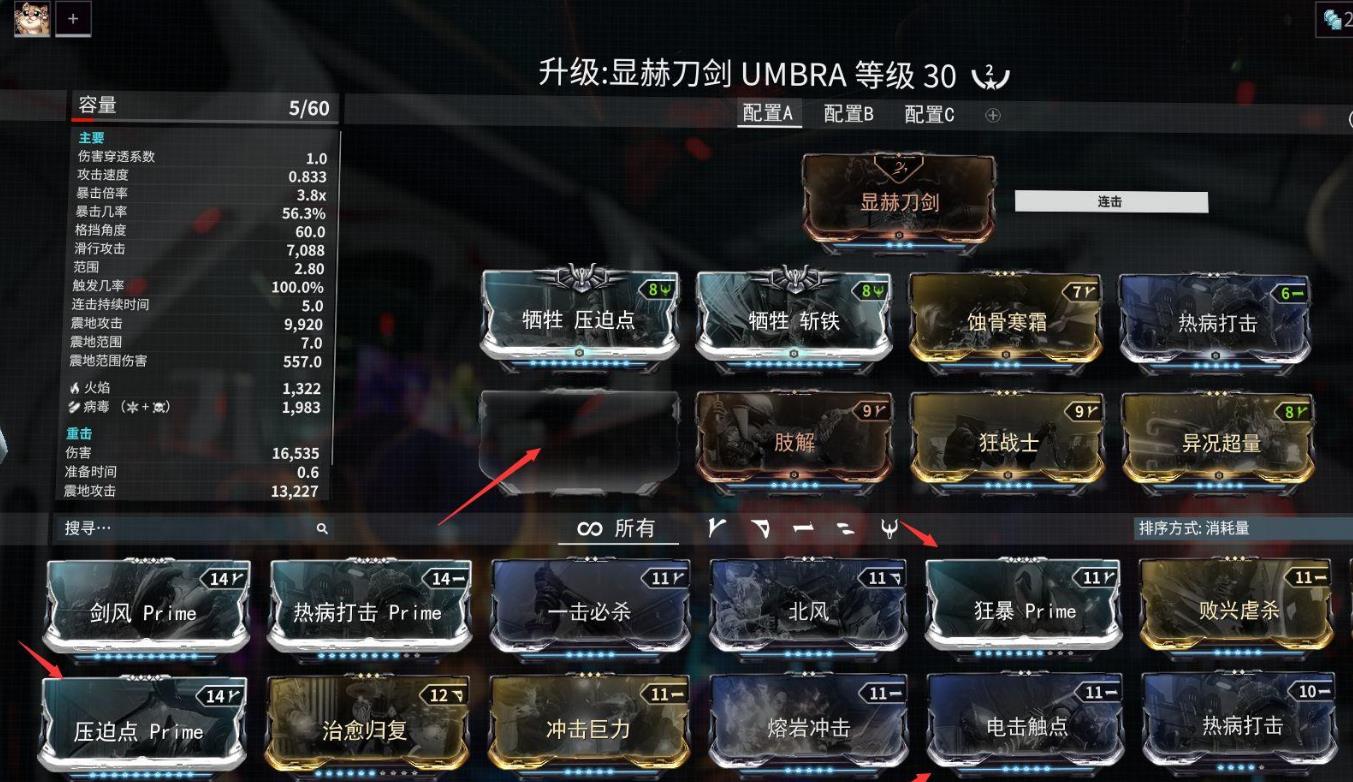The height and width of the screenshot is (782, 1353).
Task: Click the player avatar in the top-left corner
Action: tap(32, 19)
